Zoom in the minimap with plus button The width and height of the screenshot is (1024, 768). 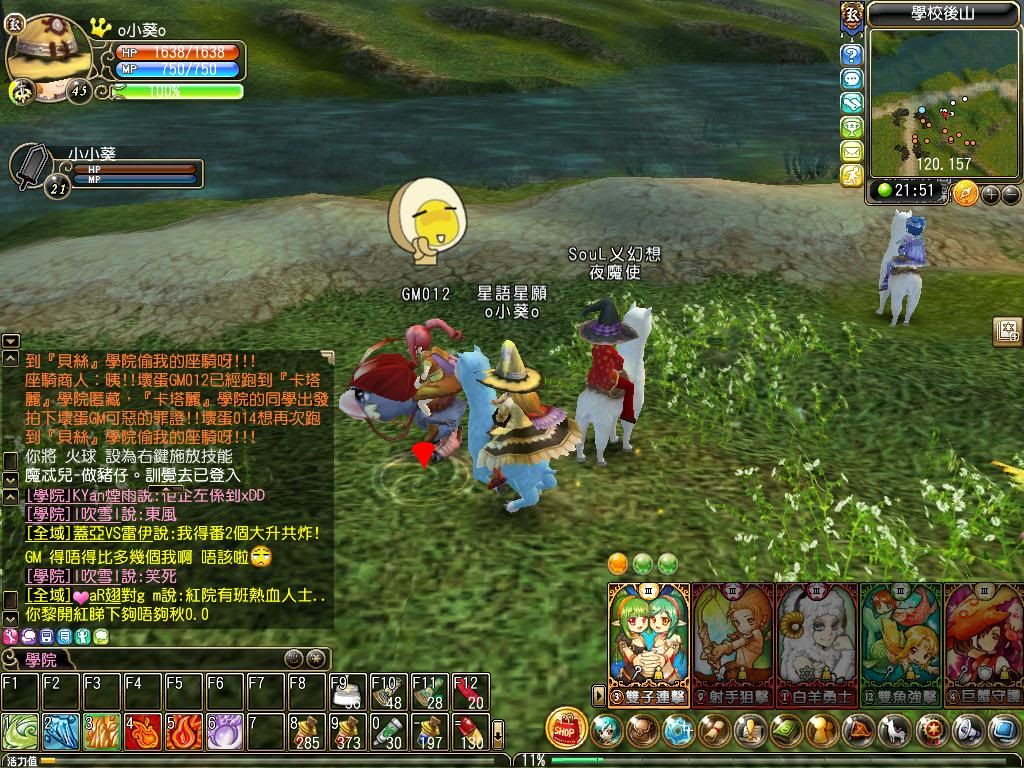tap(990, 194)
